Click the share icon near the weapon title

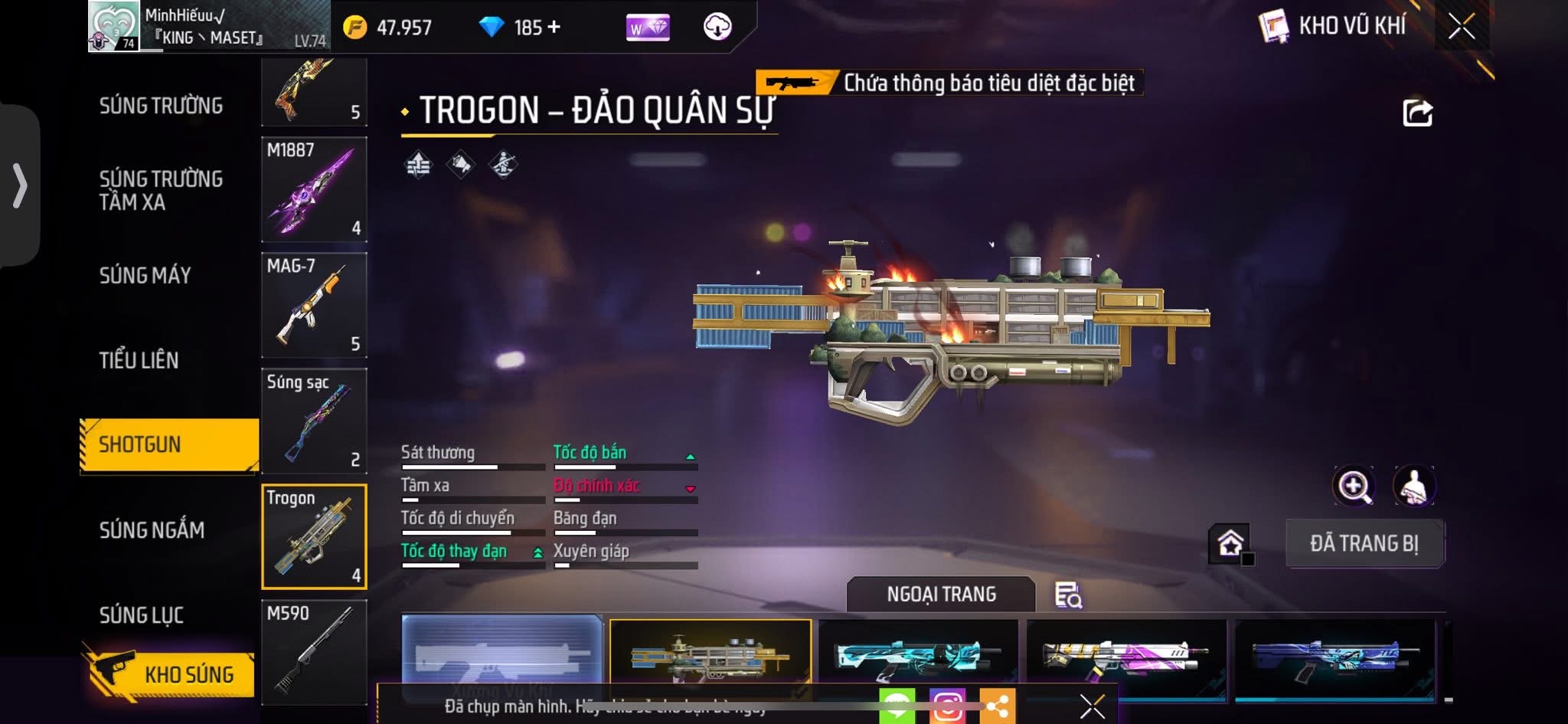[1417, 113]
